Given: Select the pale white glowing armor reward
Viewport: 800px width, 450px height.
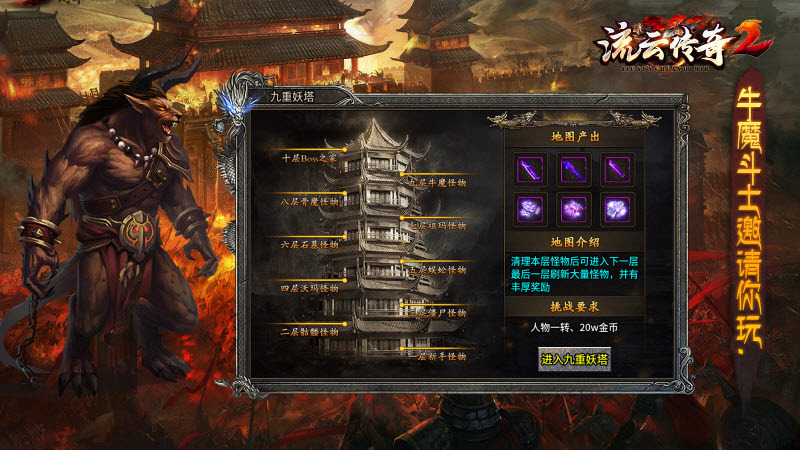Looking at the screenshot, I should coord(617,209).
